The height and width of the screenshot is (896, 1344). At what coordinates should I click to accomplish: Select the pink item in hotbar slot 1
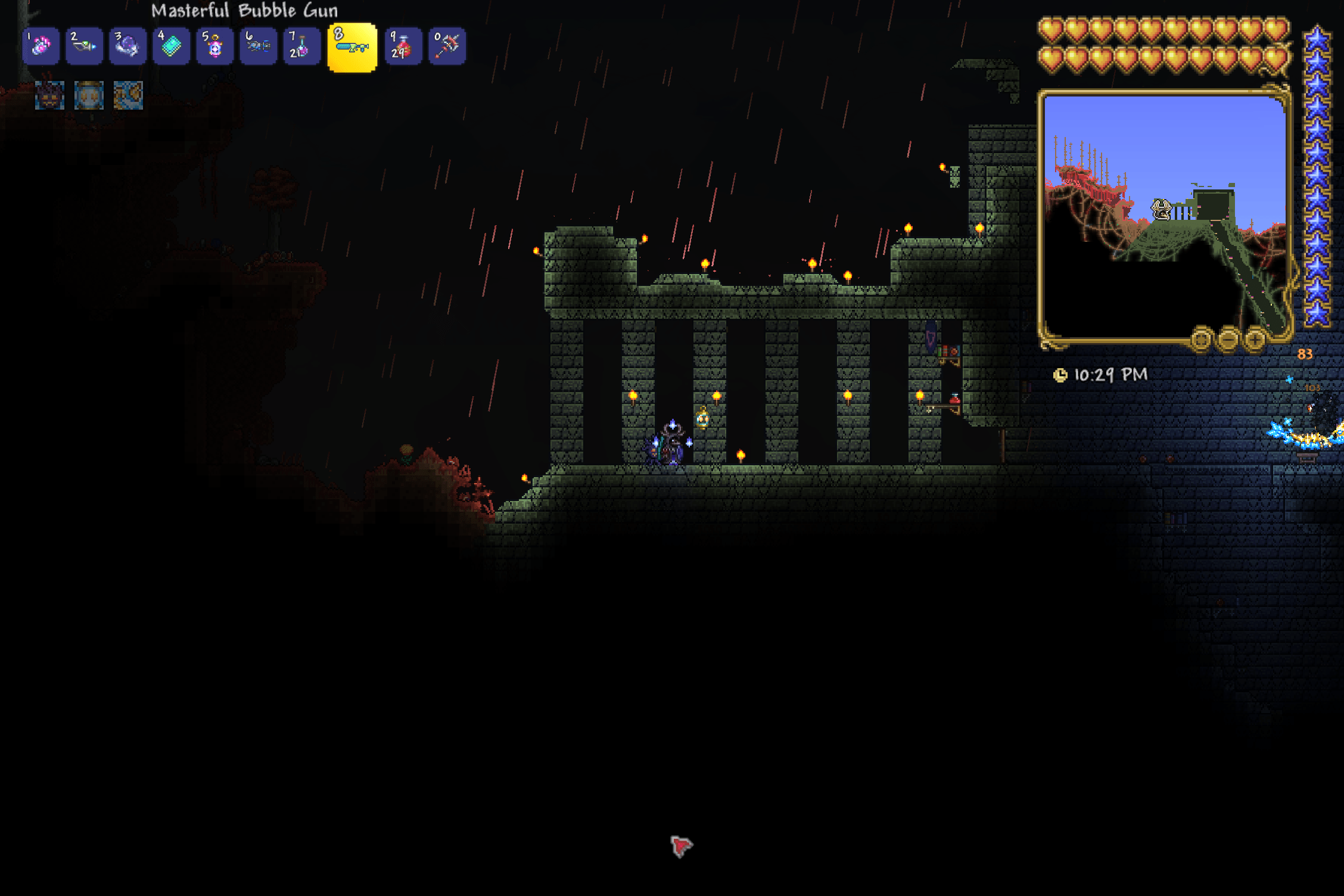coord(41,46)
